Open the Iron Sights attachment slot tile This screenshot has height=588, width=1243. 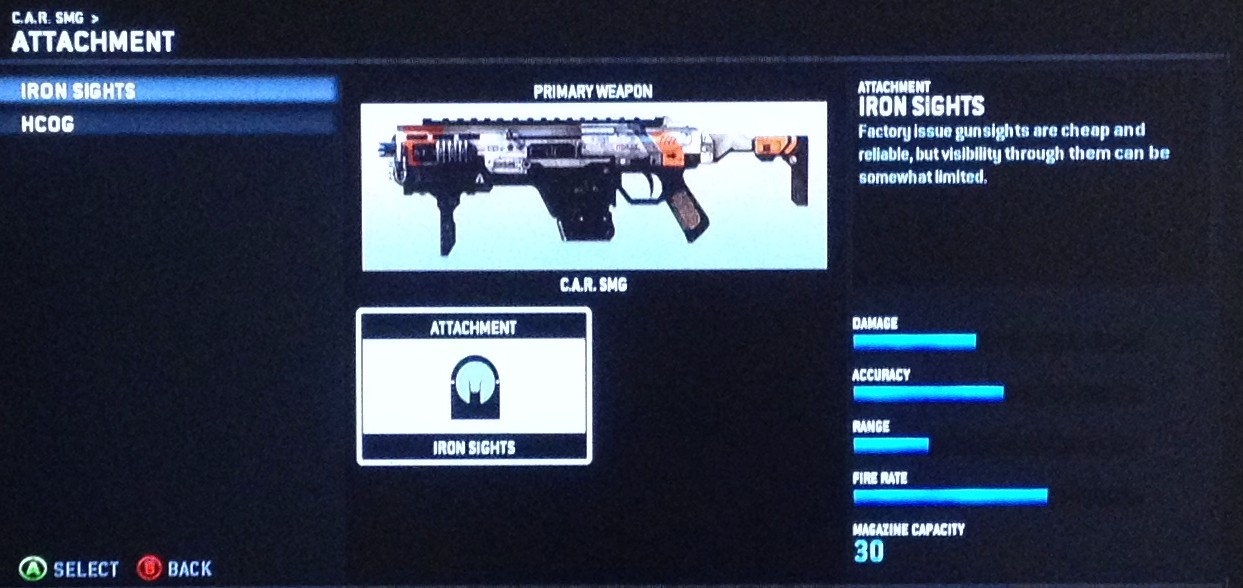[x=473, y=386]
